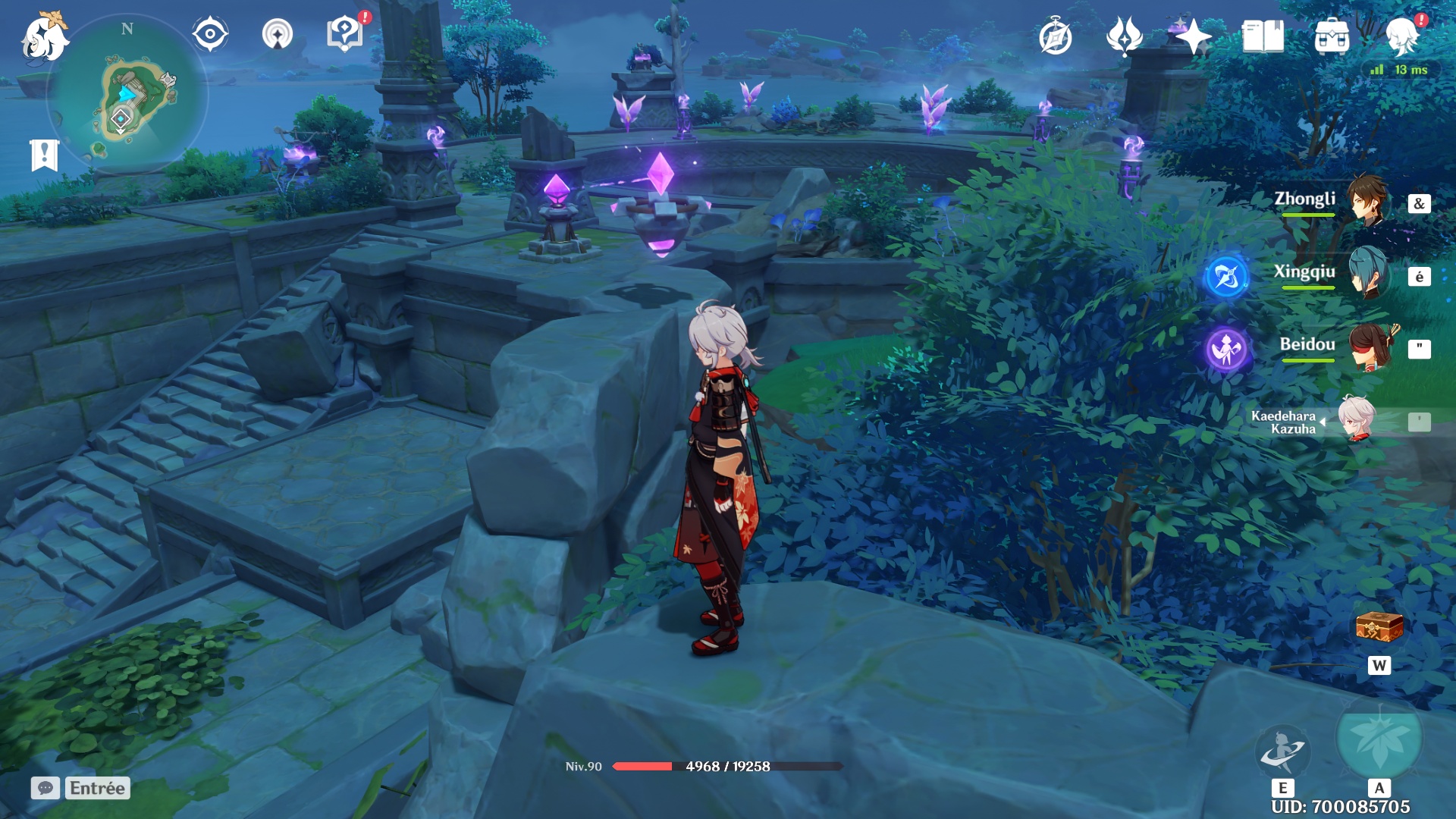
Task: Open the inventory backpack
Action: point(1332,36)
